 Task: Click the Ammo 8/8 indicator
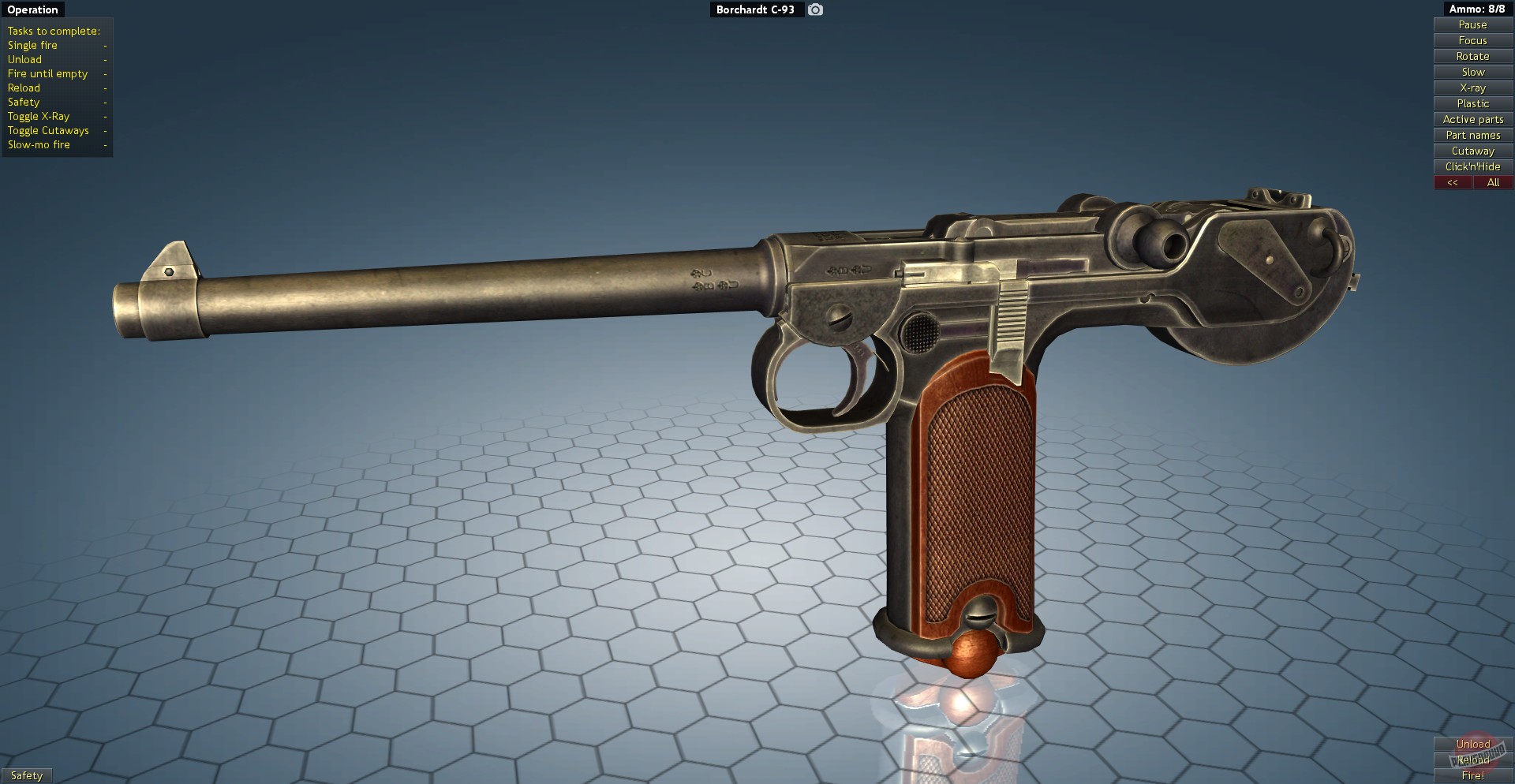coord(1478,9)
